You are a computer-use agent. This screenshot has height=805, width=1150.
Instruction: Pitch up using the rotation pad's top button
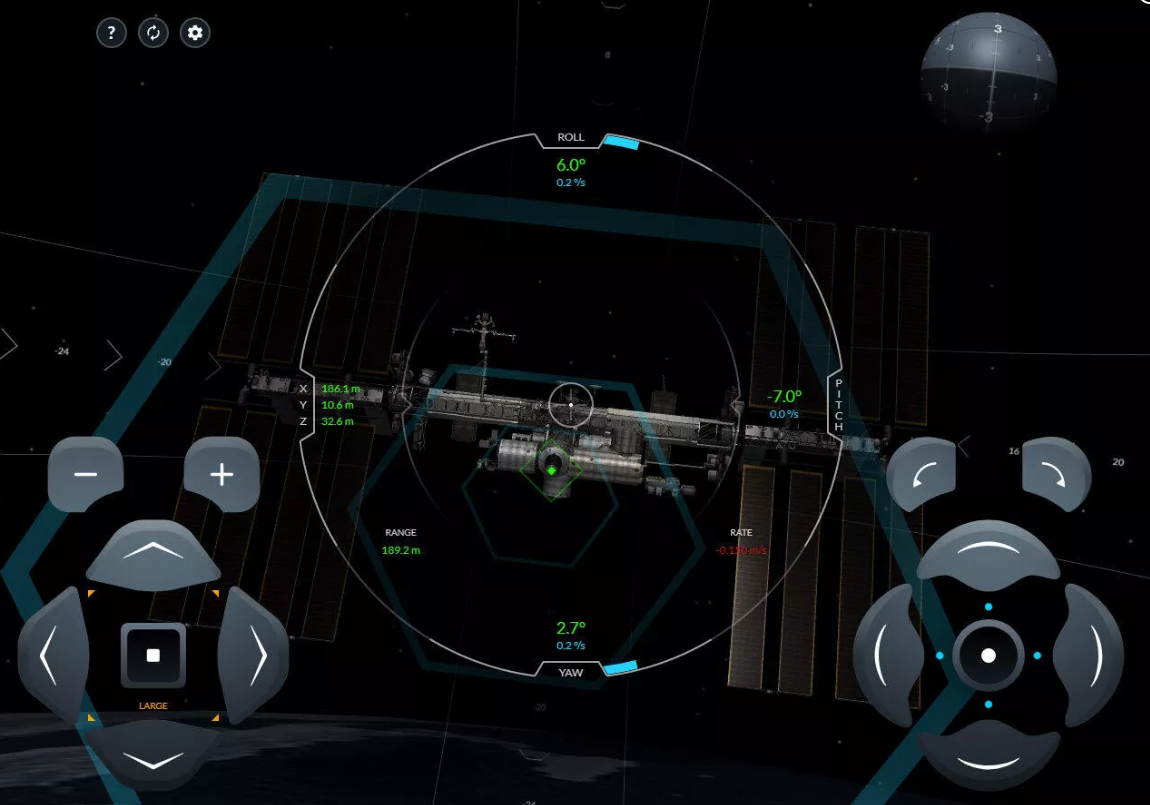[x=988, y=553]
